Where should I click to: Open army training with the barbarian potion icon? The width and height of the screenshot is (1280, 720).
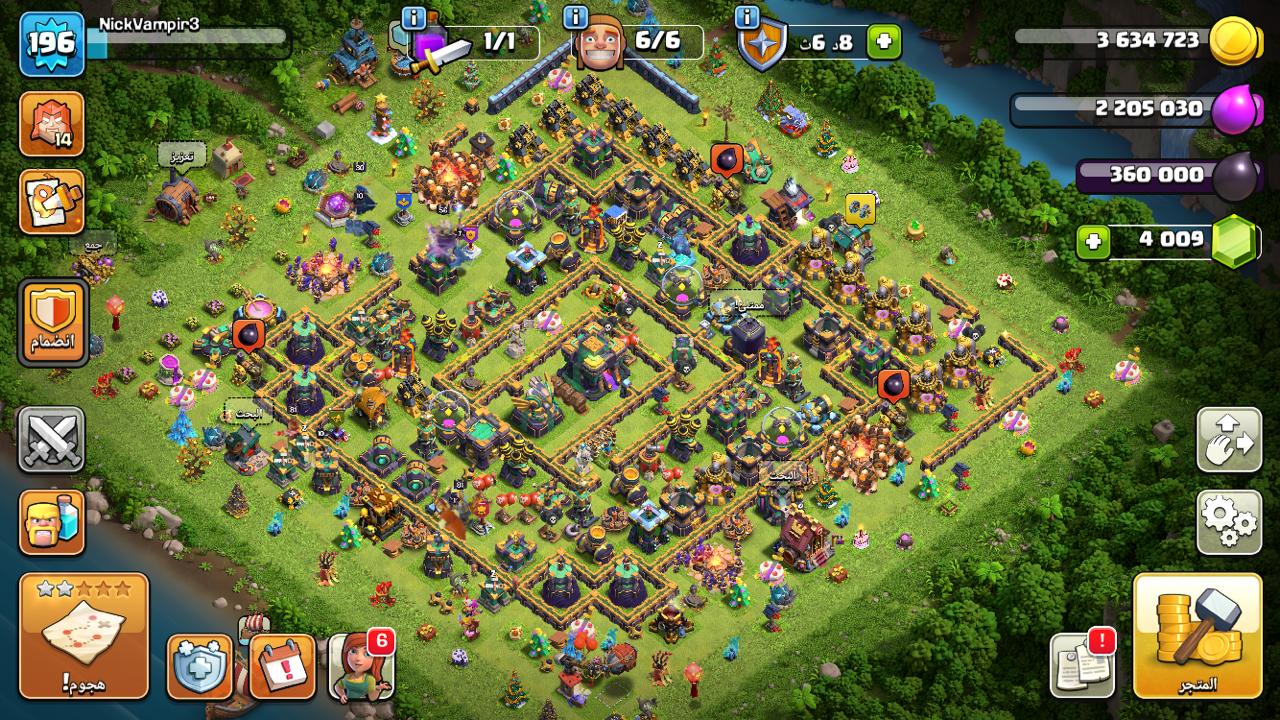click(51, 522)
